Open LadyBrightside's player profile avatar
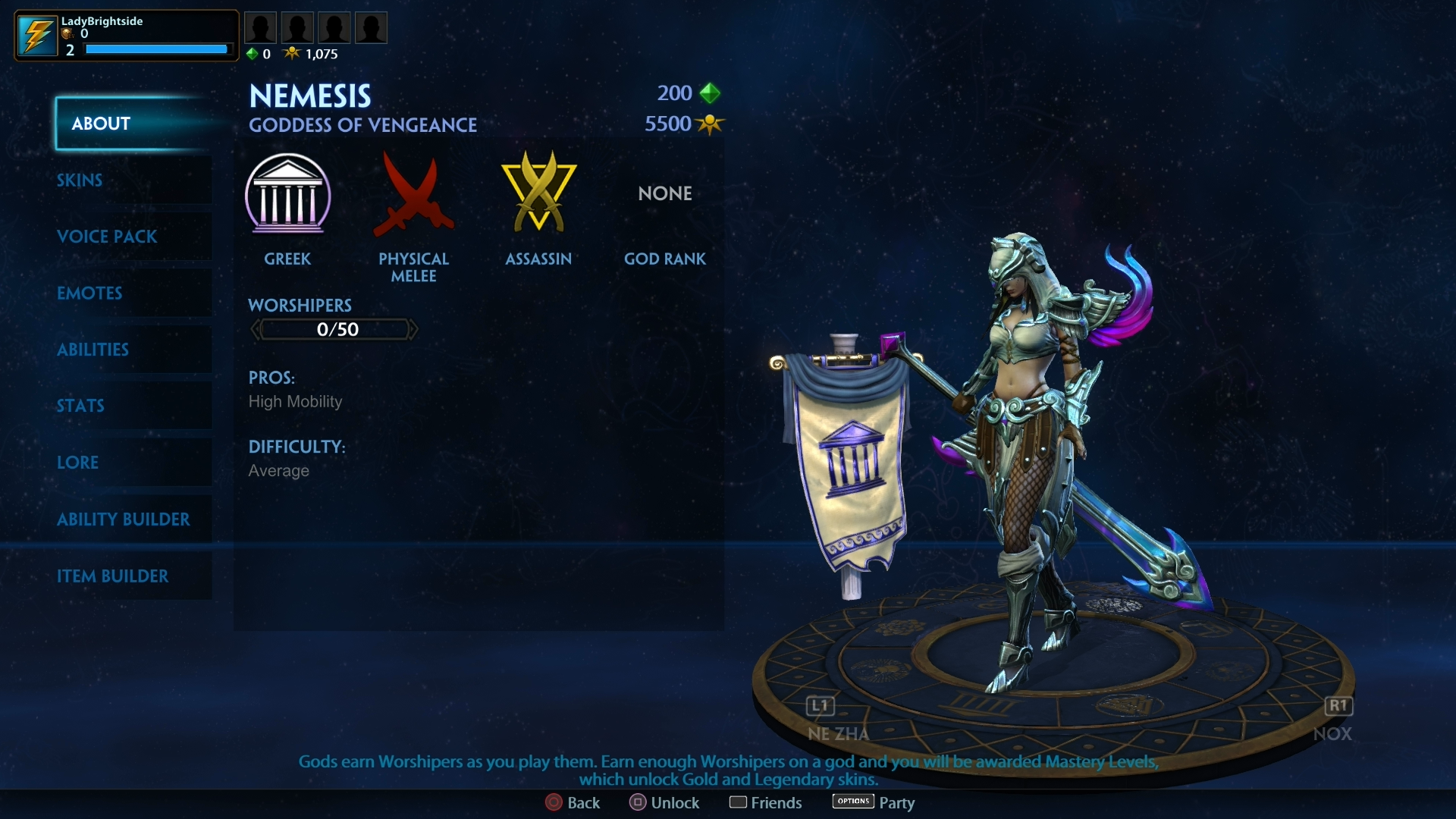This screenshot has width=1456, height=819. tap(37, 34)
